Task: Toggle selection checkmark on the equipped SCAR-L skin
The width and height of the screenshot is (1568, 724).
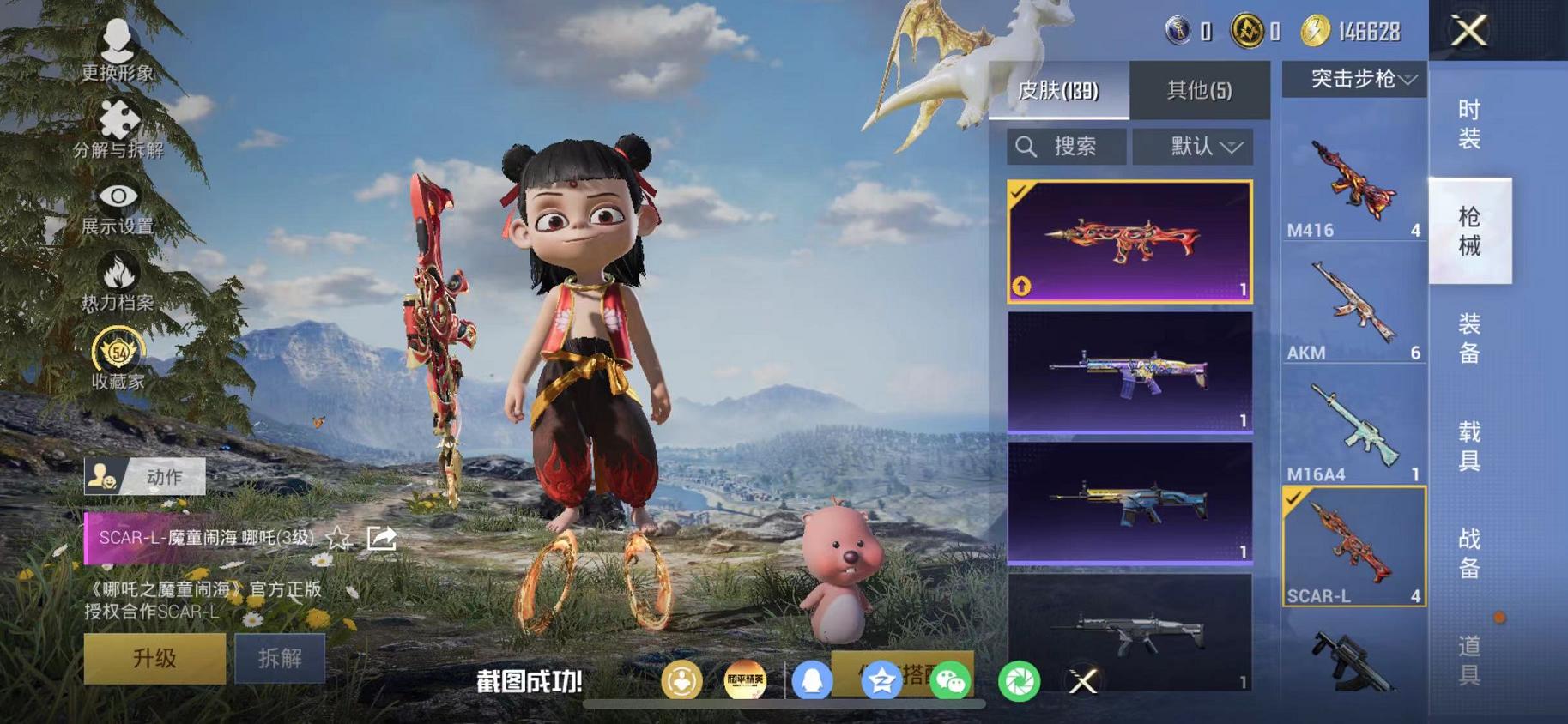Action: click(x=1020, y=192)
